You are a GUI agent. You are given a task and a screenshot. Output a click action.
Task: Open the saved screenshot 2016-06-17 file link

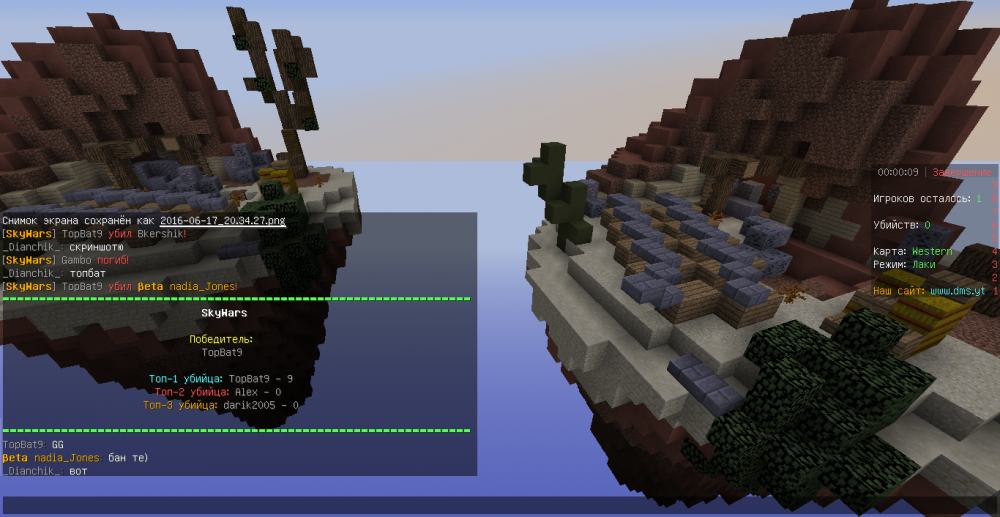coord(222,220)
